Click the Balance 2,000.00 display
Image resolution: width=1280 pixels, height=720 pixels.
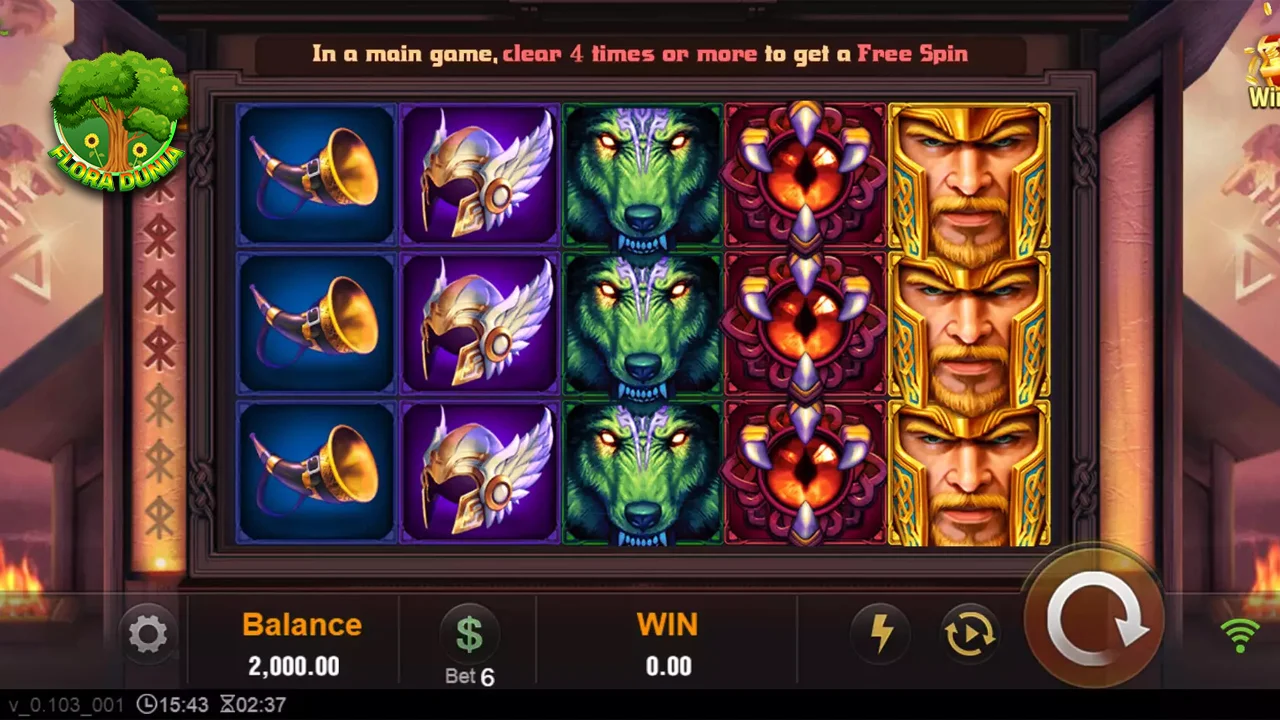pos(301,645)
